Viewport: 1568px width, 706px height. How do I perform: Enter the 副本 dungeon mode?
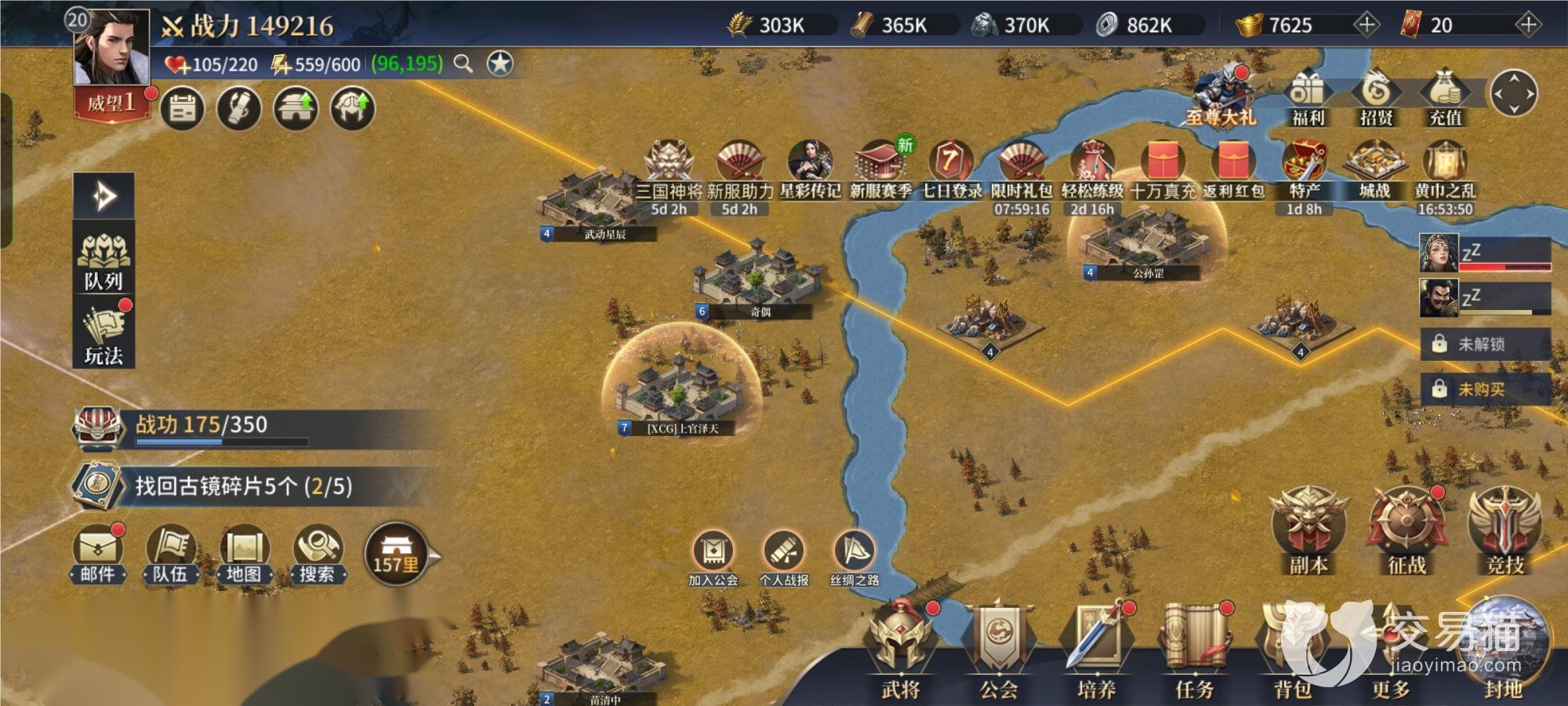click(1308, 531)
